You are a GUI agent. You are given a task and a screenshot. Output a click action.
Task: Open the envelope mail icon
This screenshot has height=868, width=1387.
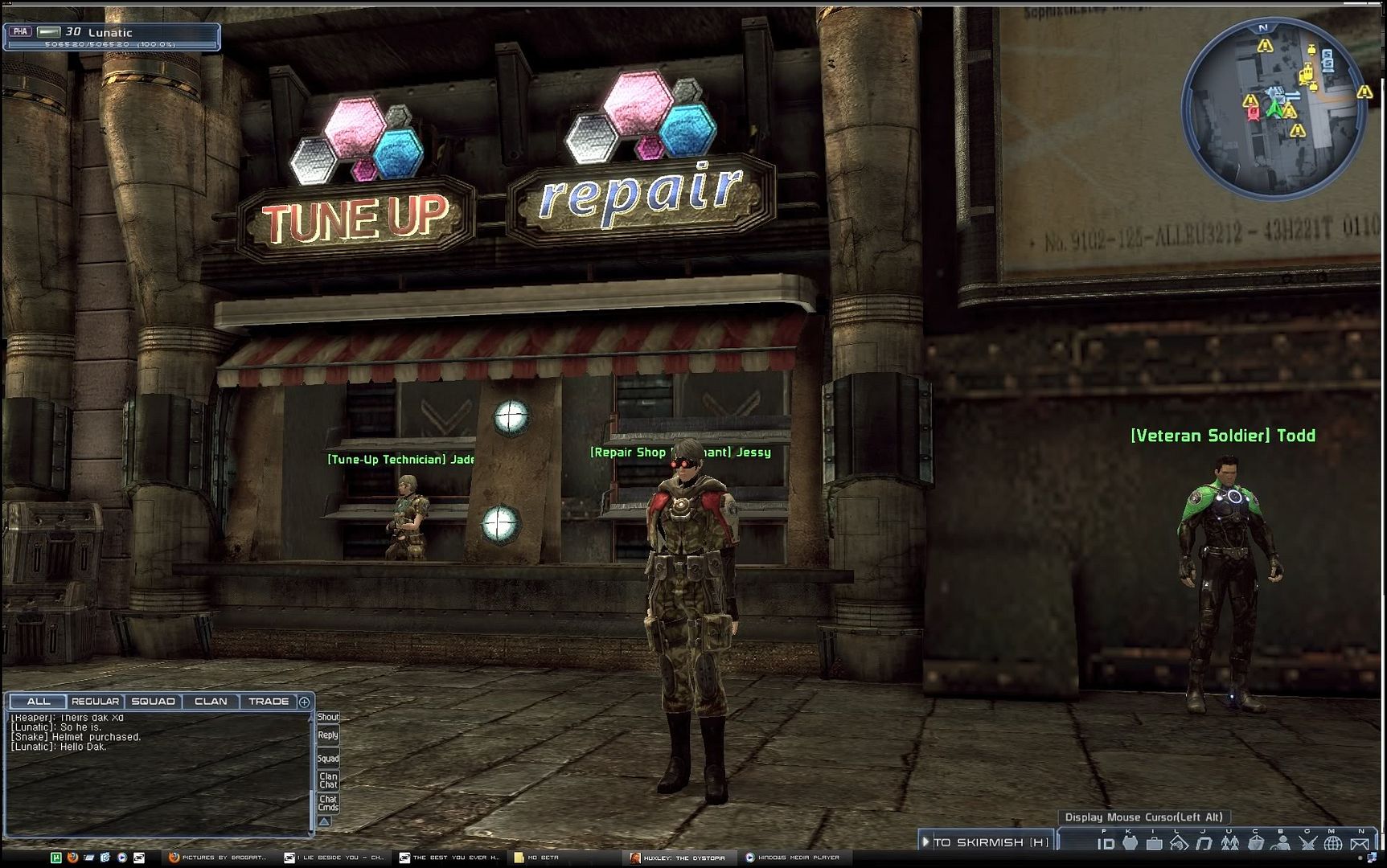click(1360, 844)
